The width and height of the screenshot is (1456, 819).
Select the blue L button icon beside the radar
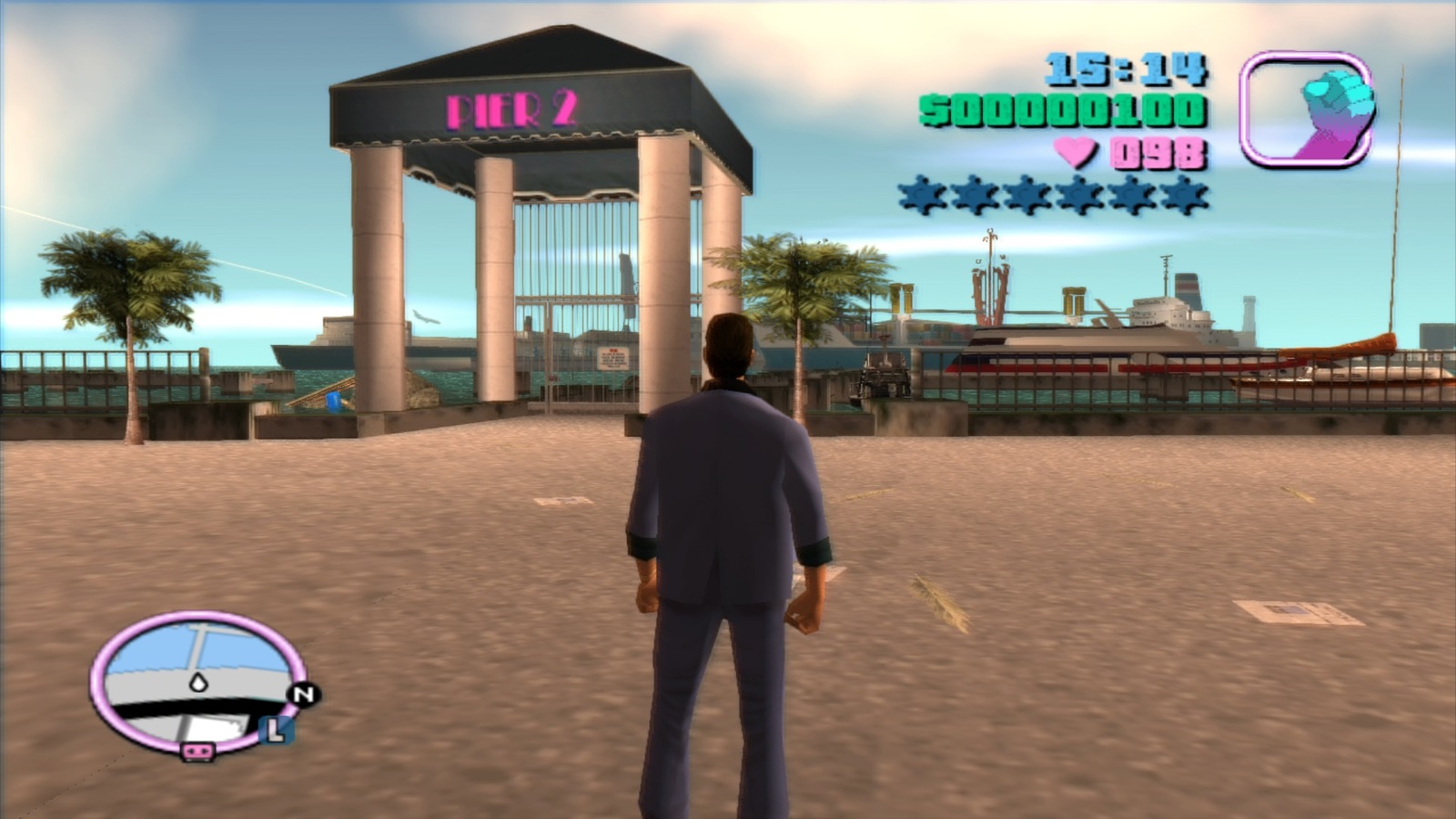(278, 730)
